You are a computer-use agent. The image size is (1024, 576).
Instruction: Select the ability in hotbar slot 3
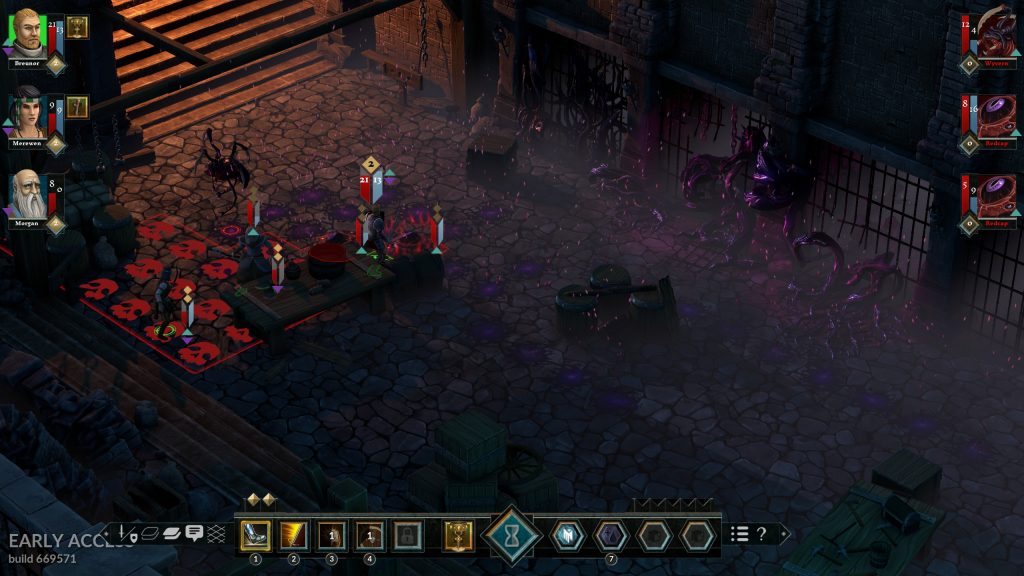pyautogui.click(x=331, y=536)
